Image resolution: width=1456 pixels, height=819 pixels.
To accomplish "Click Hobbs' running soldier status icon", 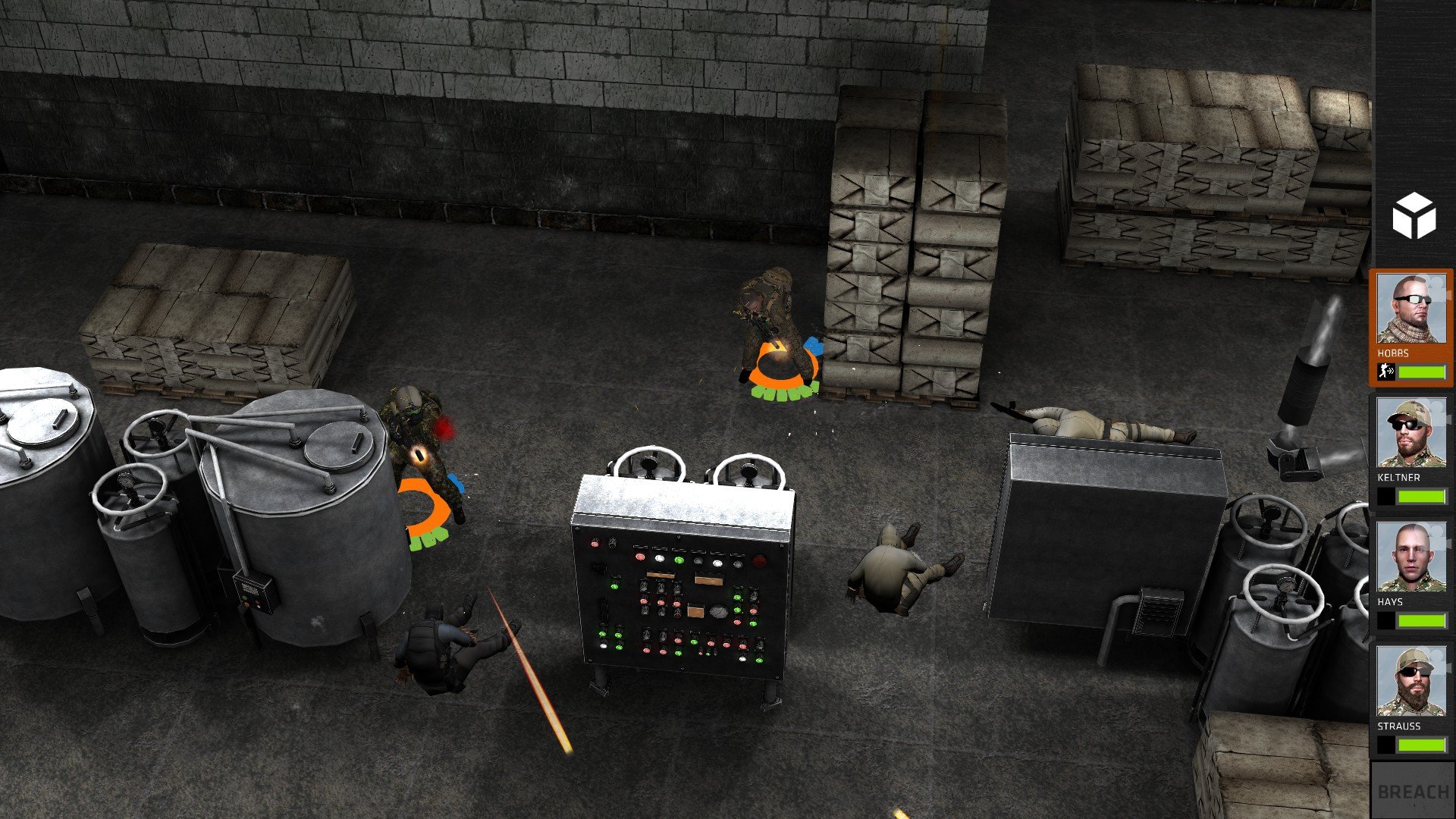I will [x=1386, y=372].
